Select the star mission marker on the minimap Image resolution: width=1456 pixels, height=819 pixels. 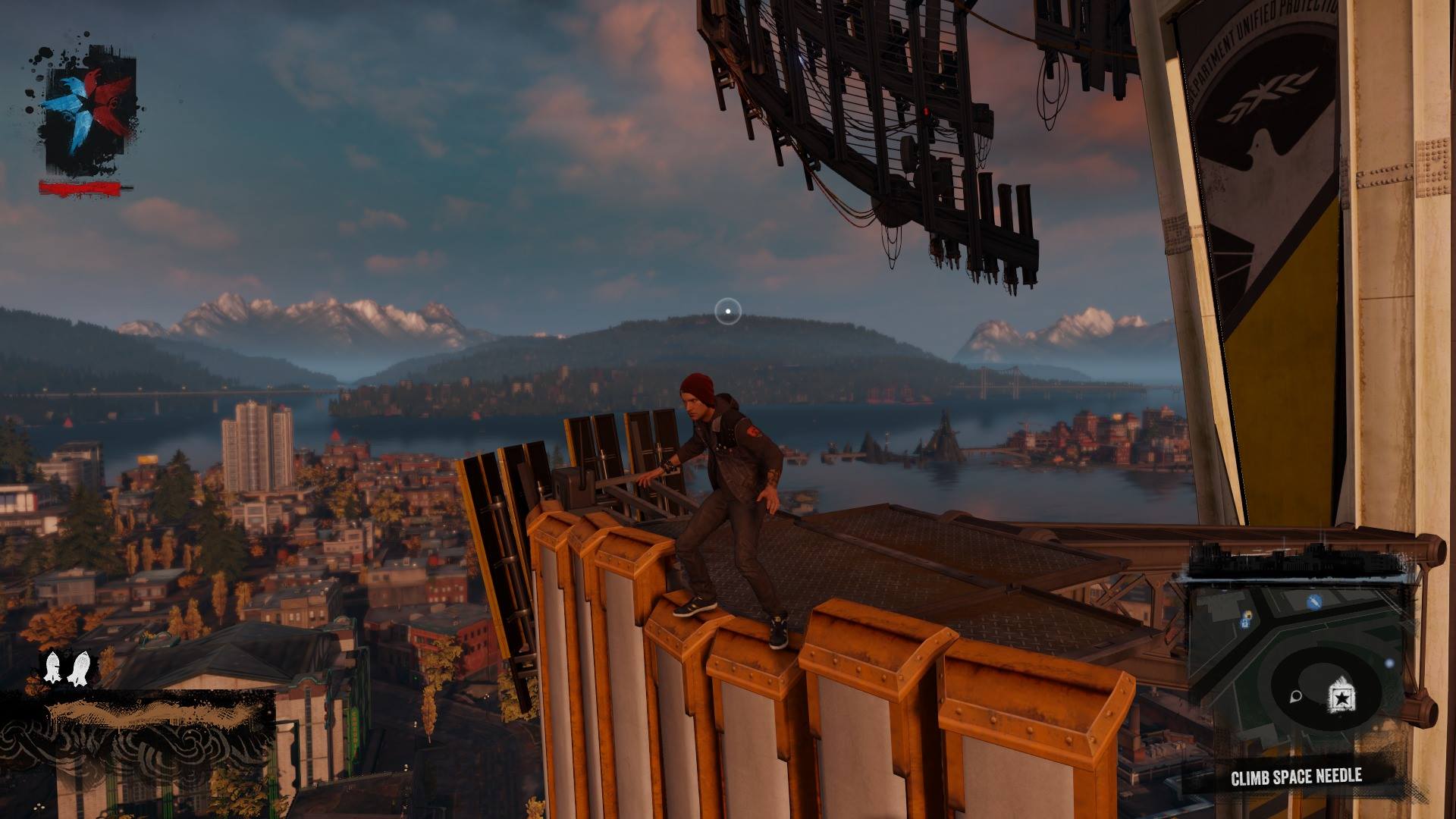point(1341,696)
